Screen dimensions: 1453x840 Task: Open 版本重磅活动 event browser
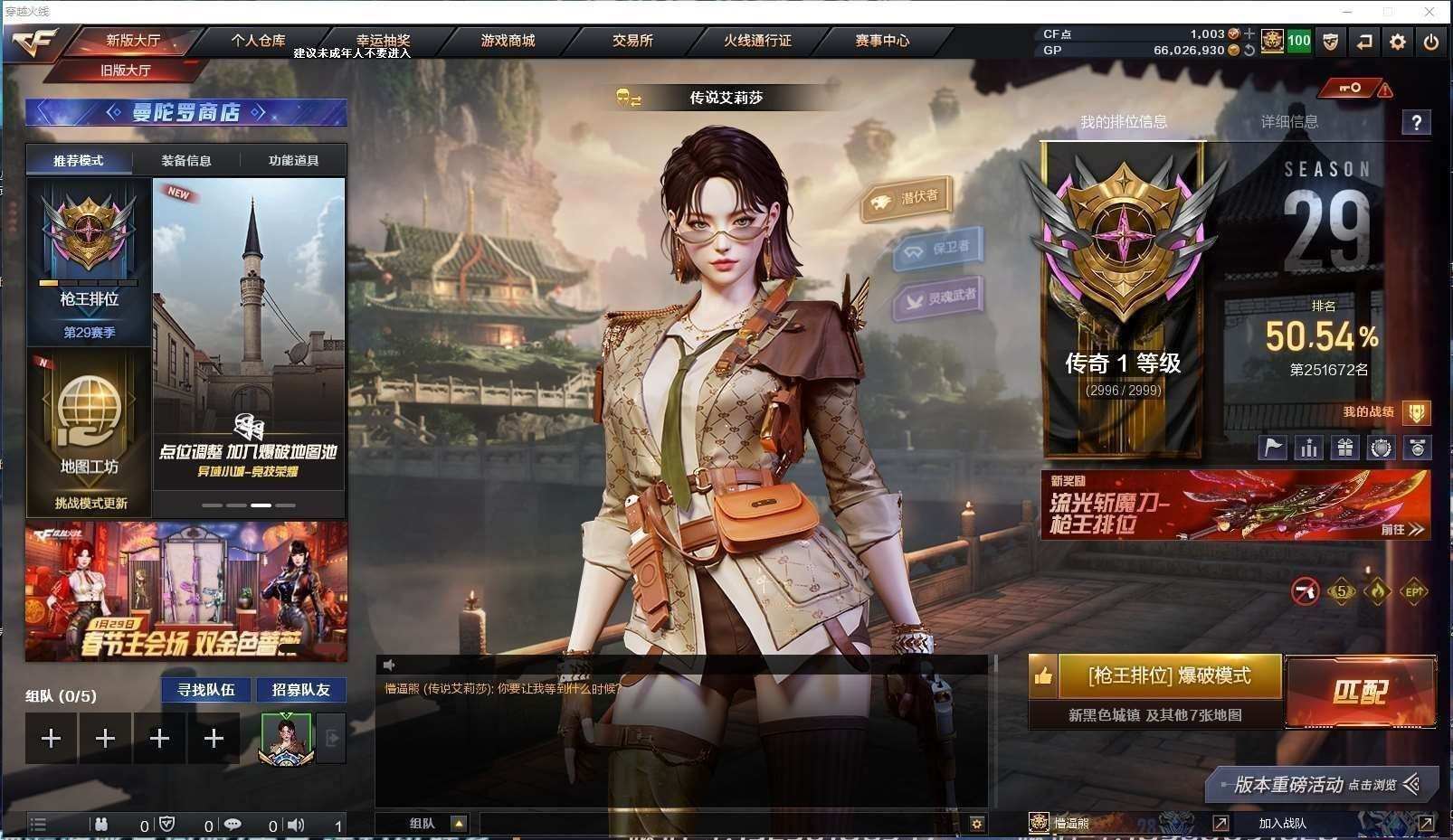pos(1321,785)
